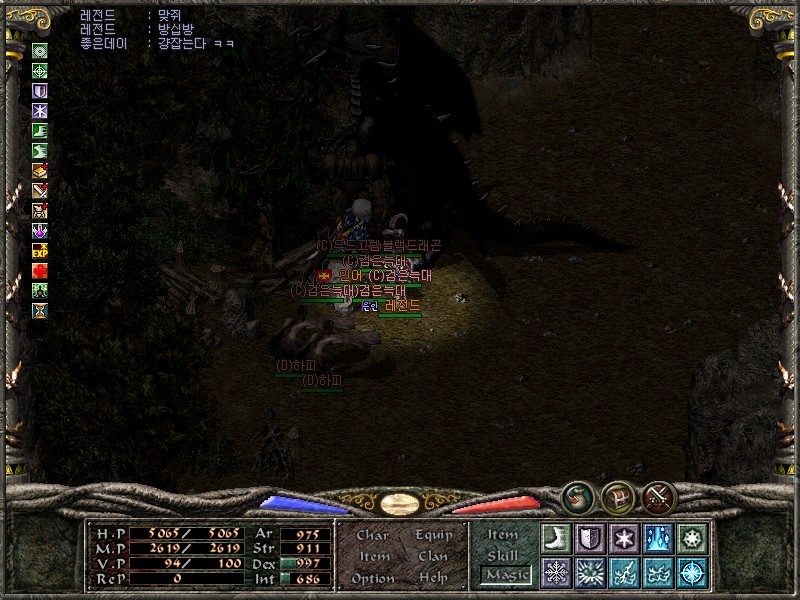
Task: Switch to the Skill hotbar tab
Action: pos(503,555)
